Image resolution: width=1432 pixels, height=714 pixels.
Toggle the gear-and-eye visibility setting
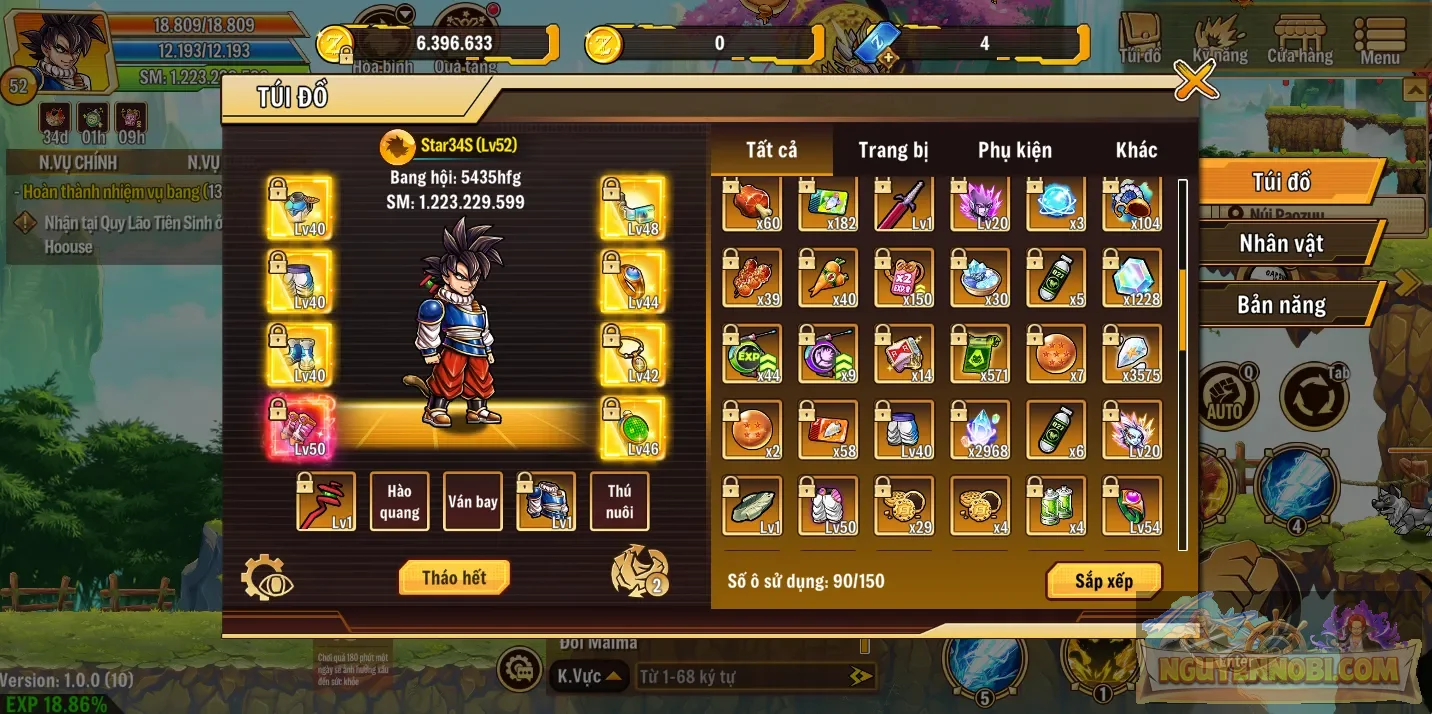click(x=267, y=578)
